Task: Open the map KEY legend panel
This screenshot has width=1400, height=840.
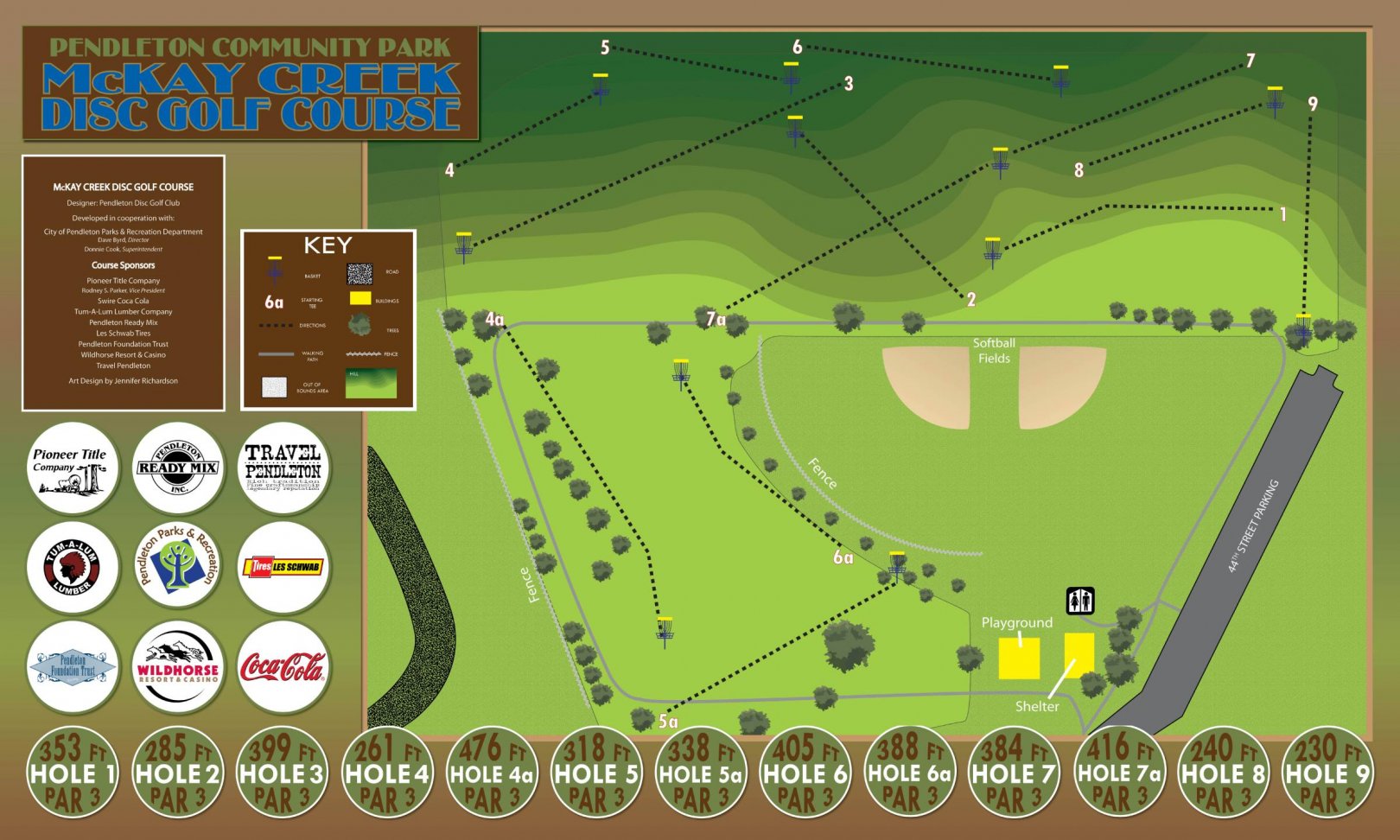Action: point(328,320)
